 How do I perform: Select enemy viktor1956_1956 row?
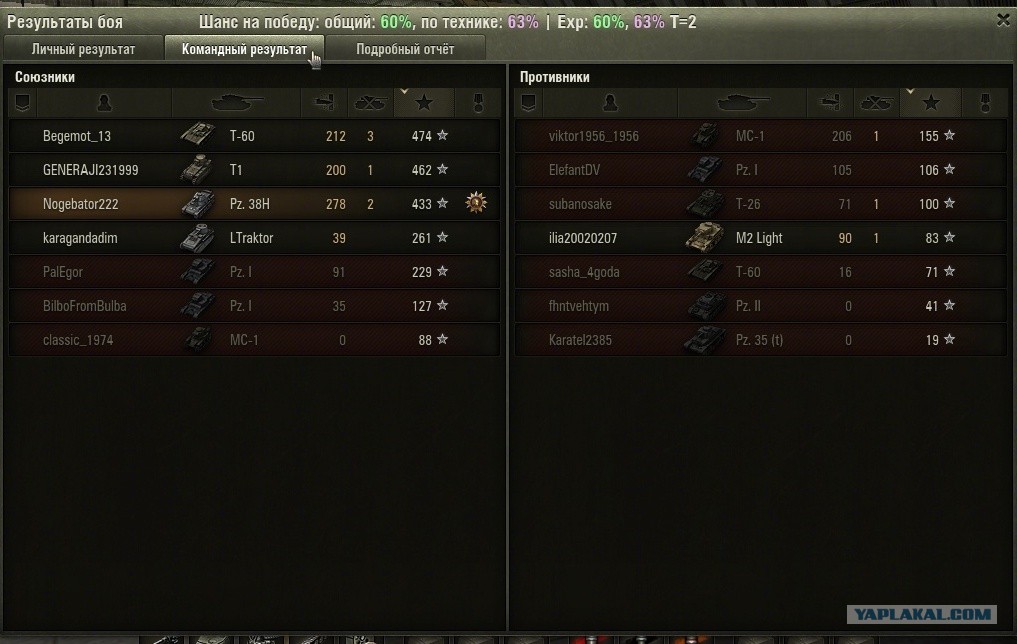point(760,136)
